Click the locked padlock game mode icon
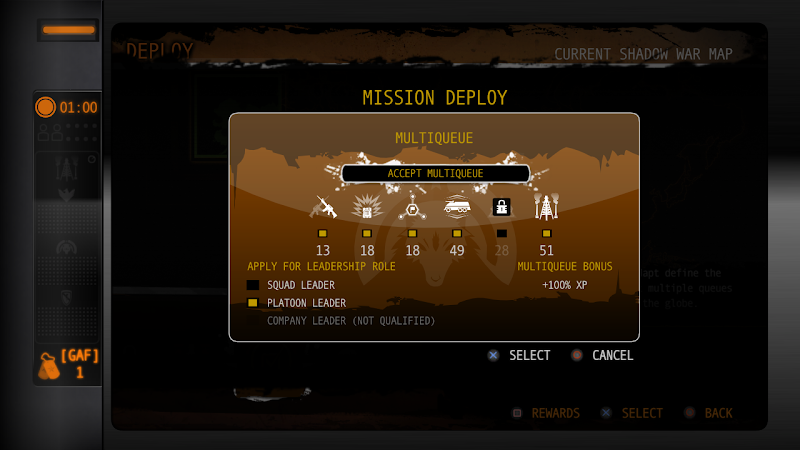800x450 pixels. tap(502, 207)
